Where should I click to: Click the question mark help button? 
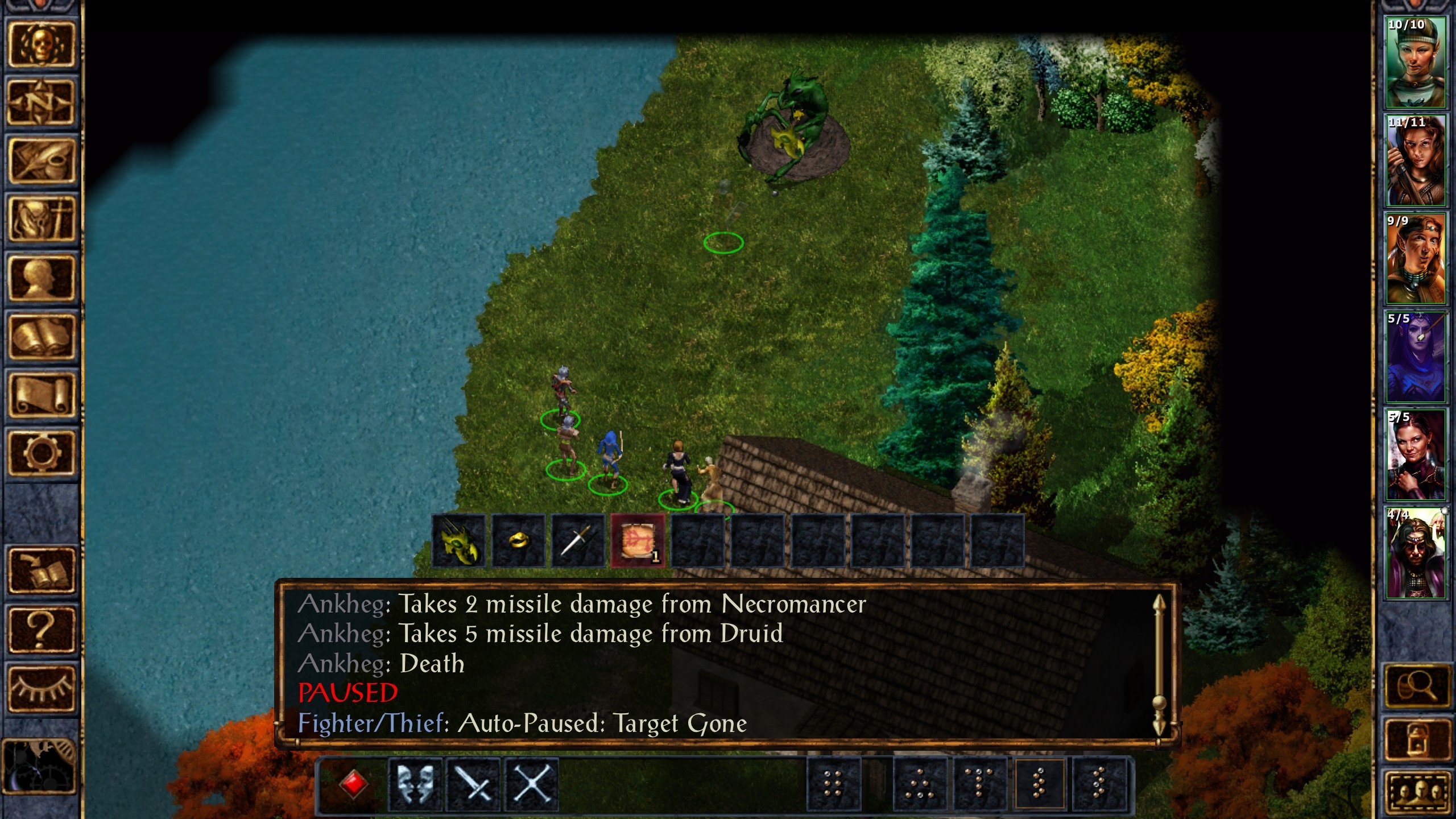coord(40,629)
